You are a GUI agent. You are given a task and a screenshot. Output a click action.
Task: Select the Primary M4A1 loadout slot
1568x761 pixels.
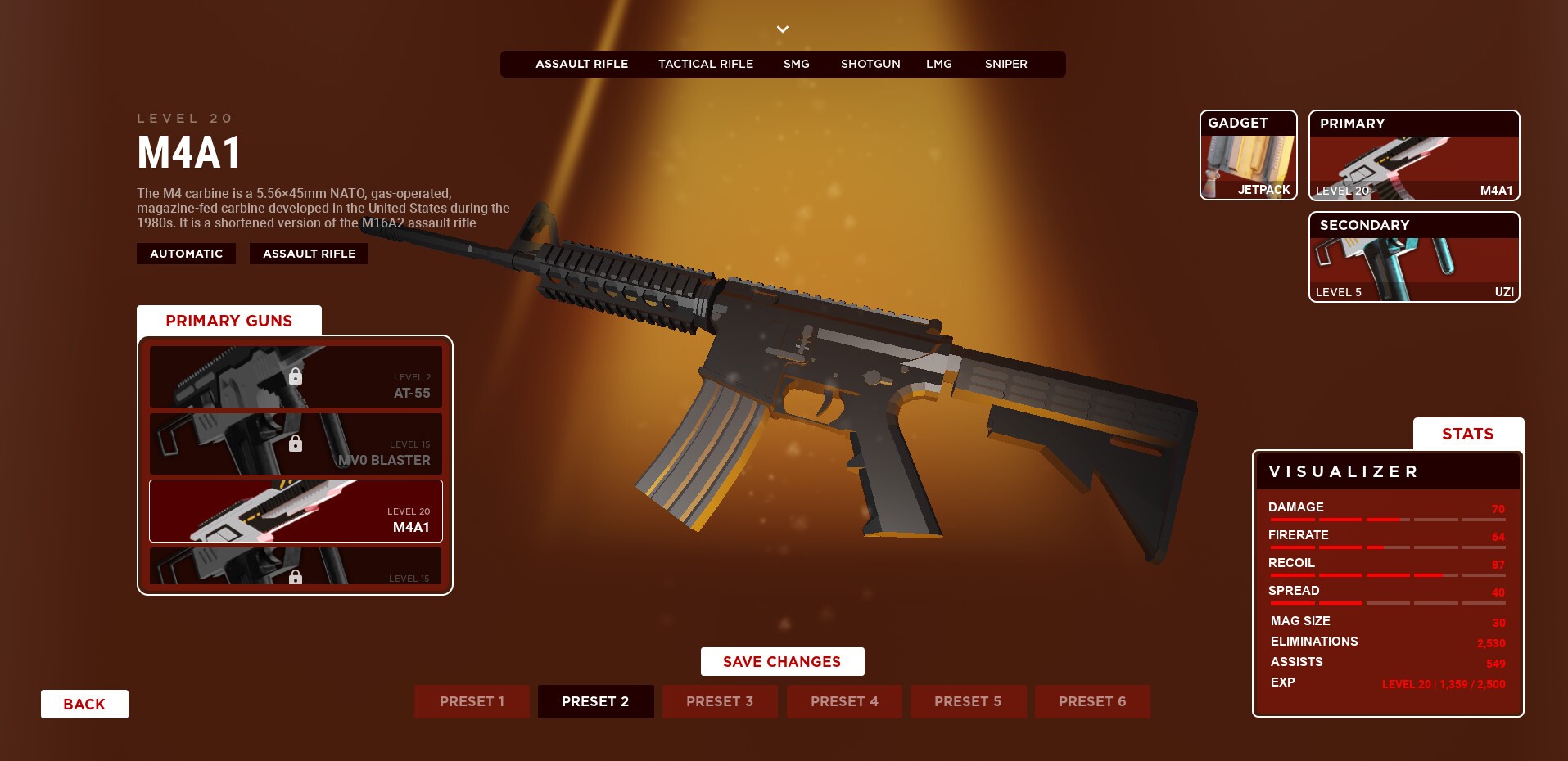point(1413,155)
